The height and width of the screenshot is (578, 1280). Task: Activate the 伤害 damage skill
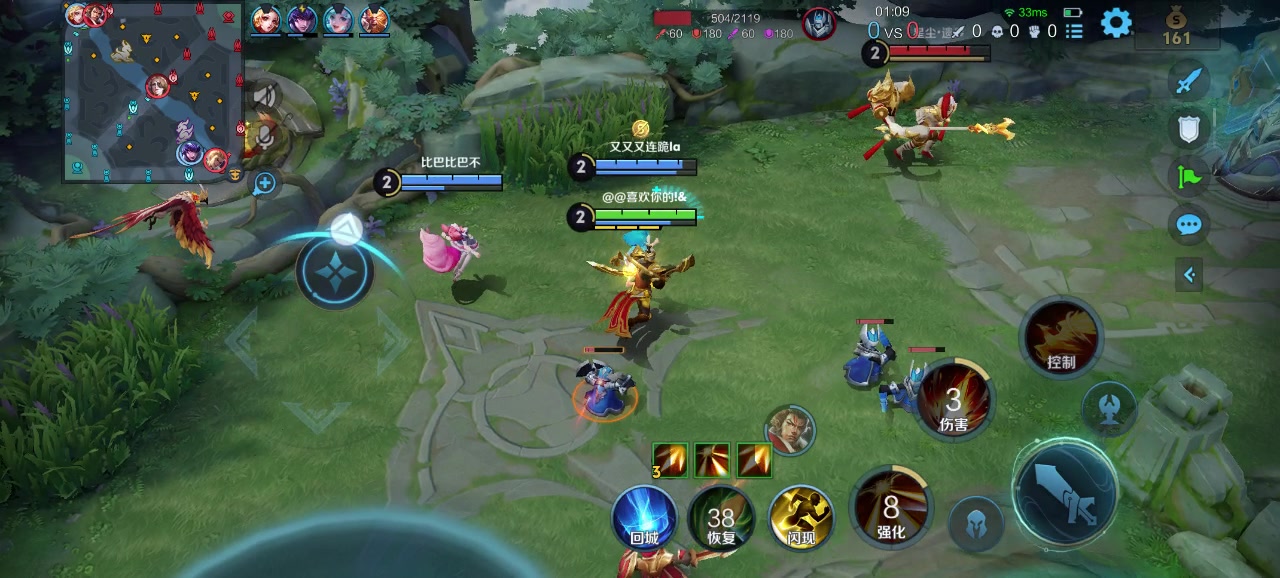pos(954,400)
